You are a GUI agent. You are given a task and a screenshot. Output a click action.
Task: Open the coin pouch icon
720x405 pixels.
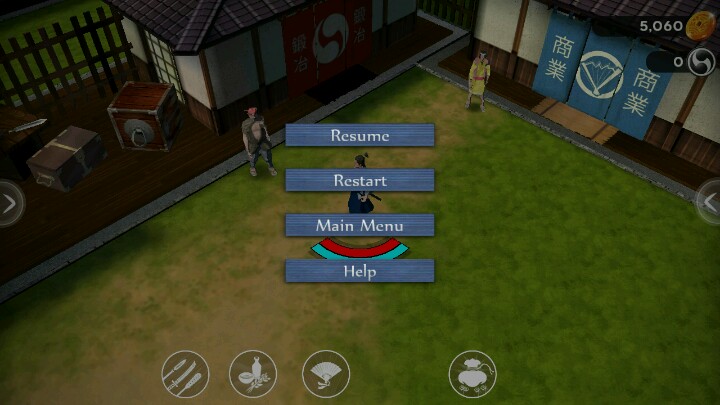(x=472, y=375)
